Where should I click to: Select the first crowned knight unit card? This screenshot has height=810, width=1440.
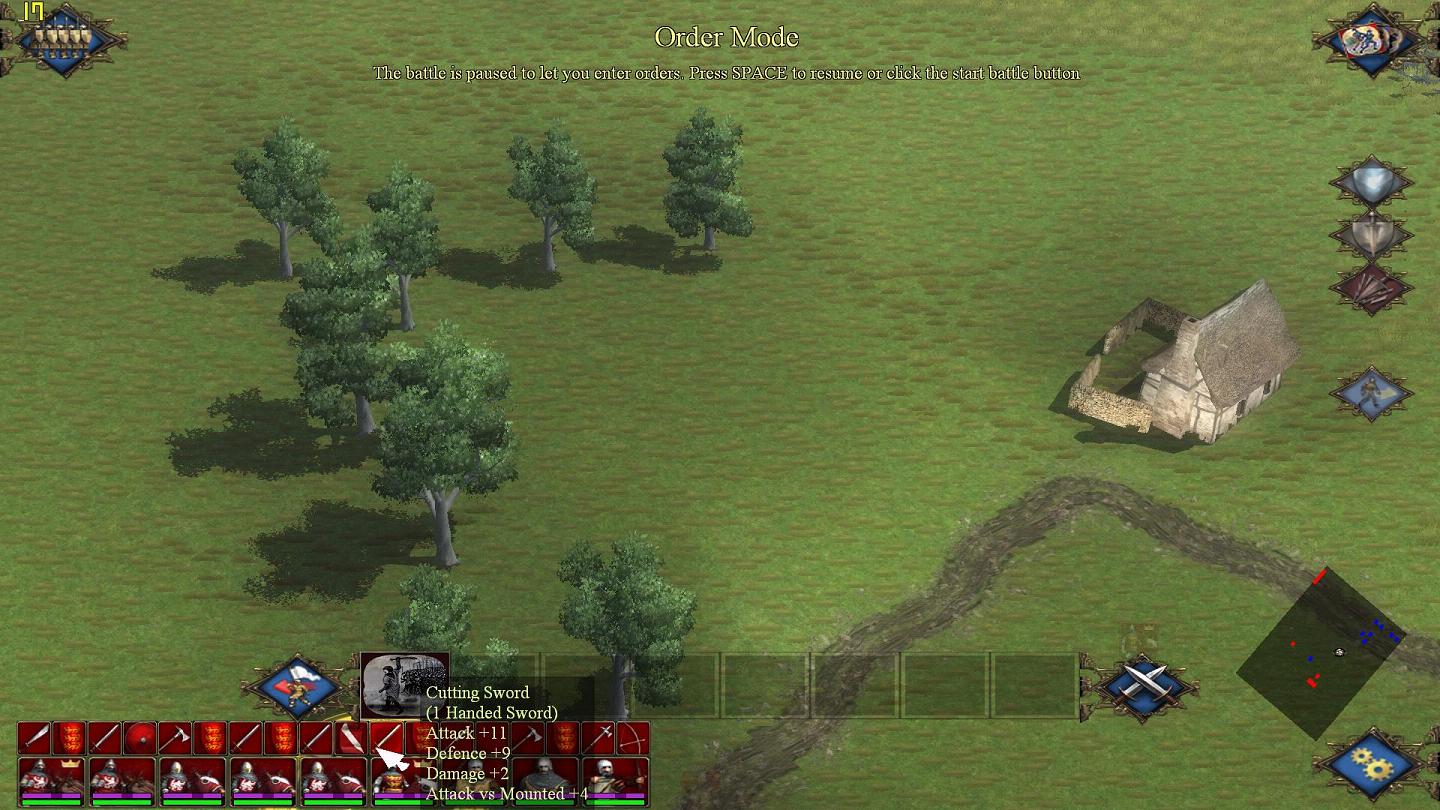(51, 780)
